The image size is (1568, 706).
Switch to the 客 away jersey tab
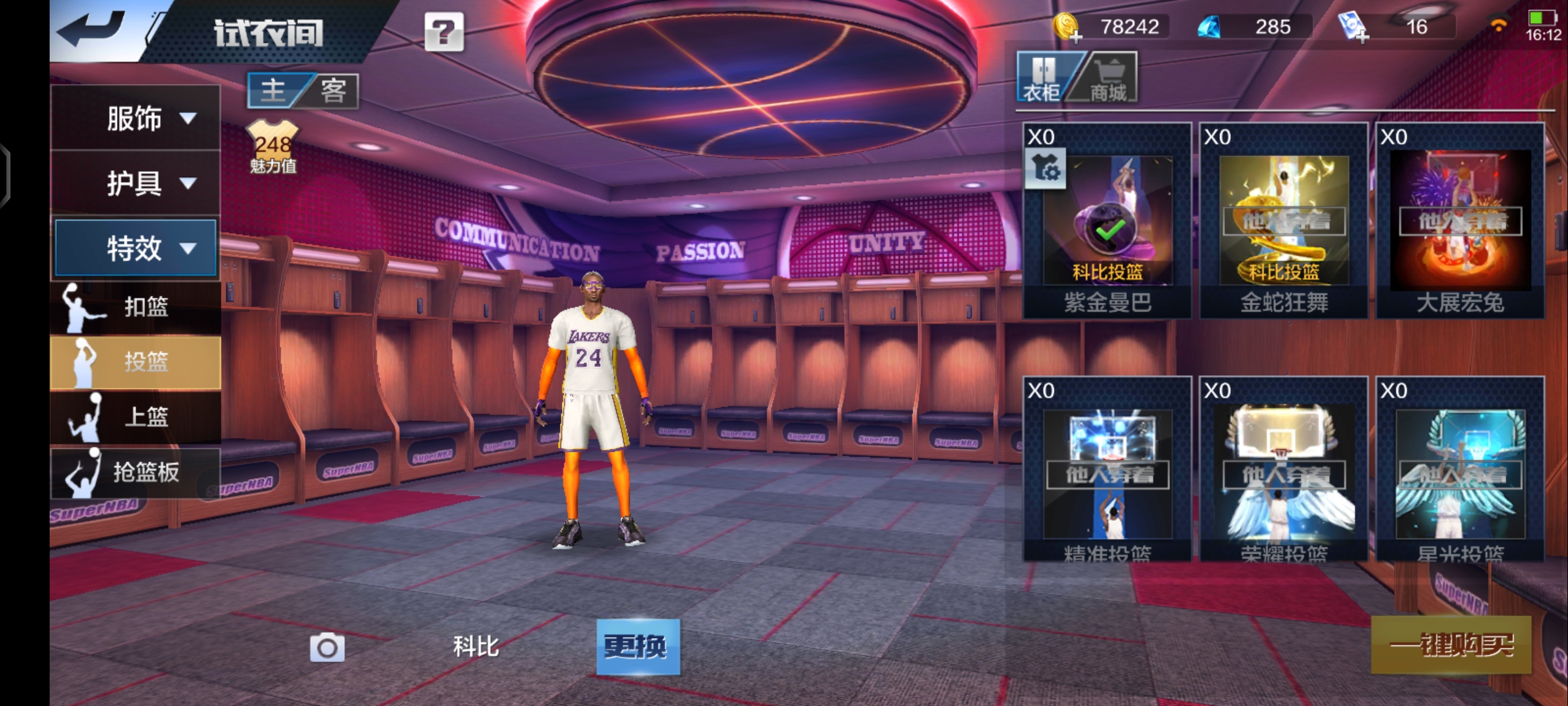(x=333, y=90)
